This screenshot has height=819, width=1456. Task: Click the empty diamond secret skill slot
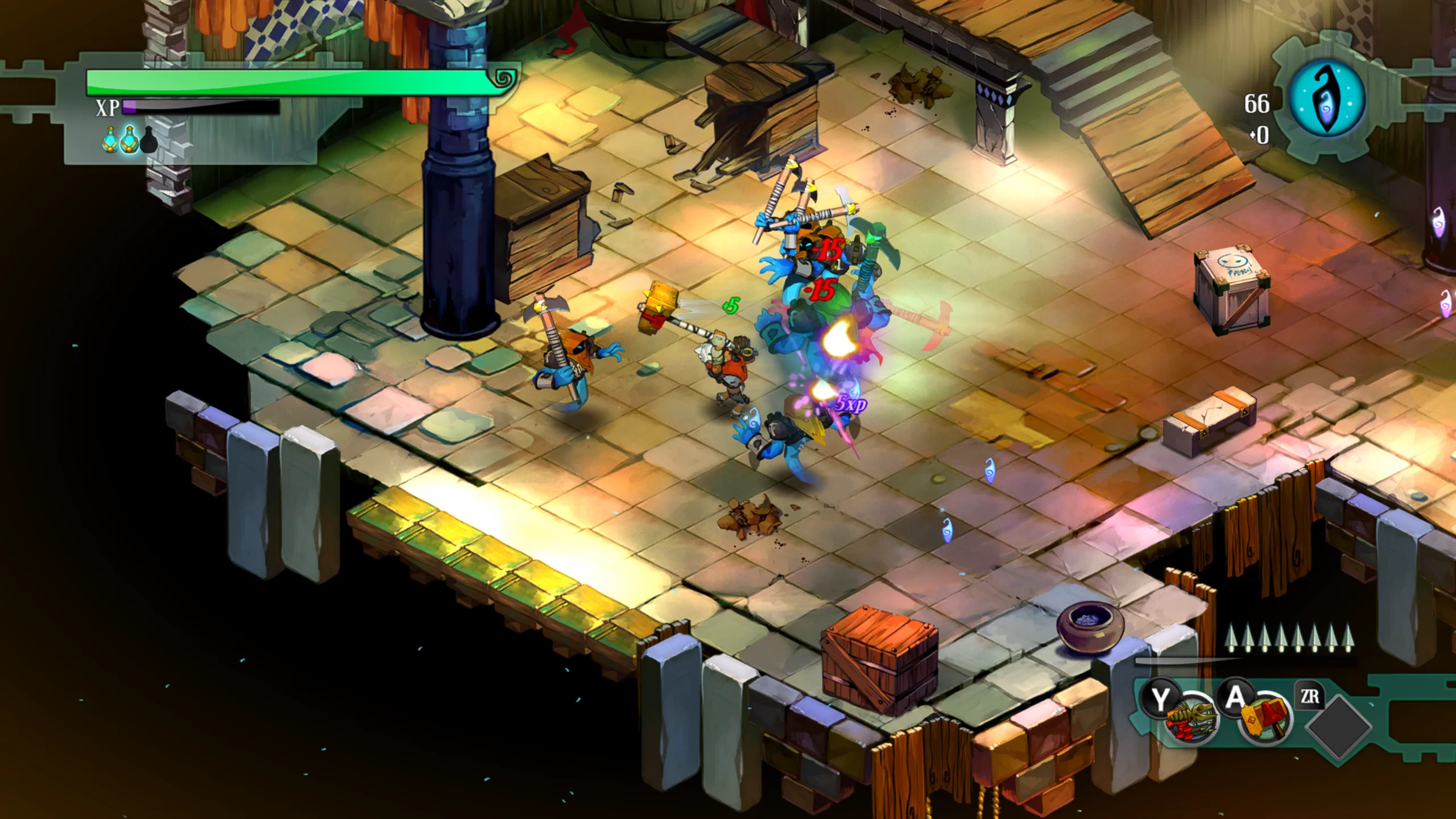(x=1338, y=726)
